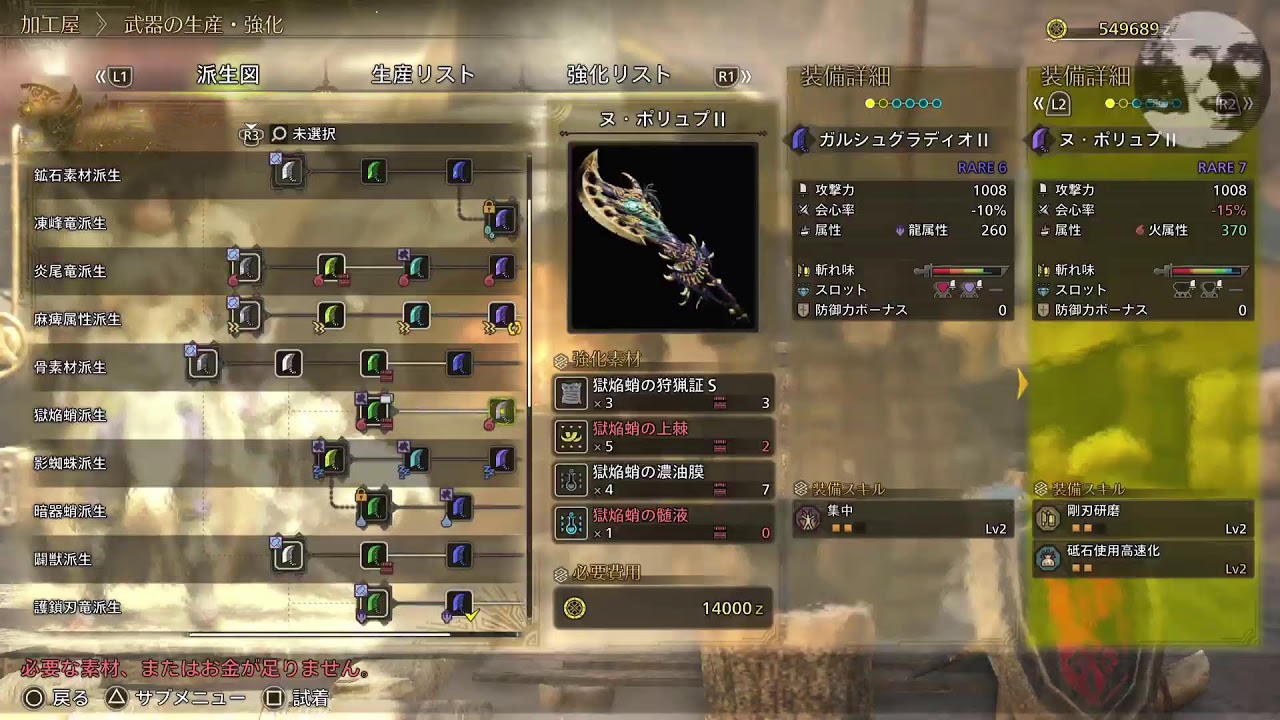Select the 強化リスト tab
The image size is (1280, 720).
(x=619, y=75)
